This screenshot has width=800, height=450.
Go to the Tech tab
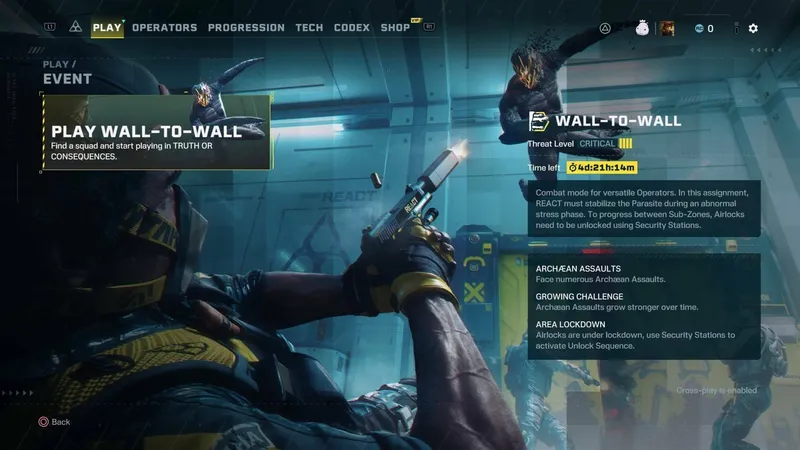click(x=309, y=28)
